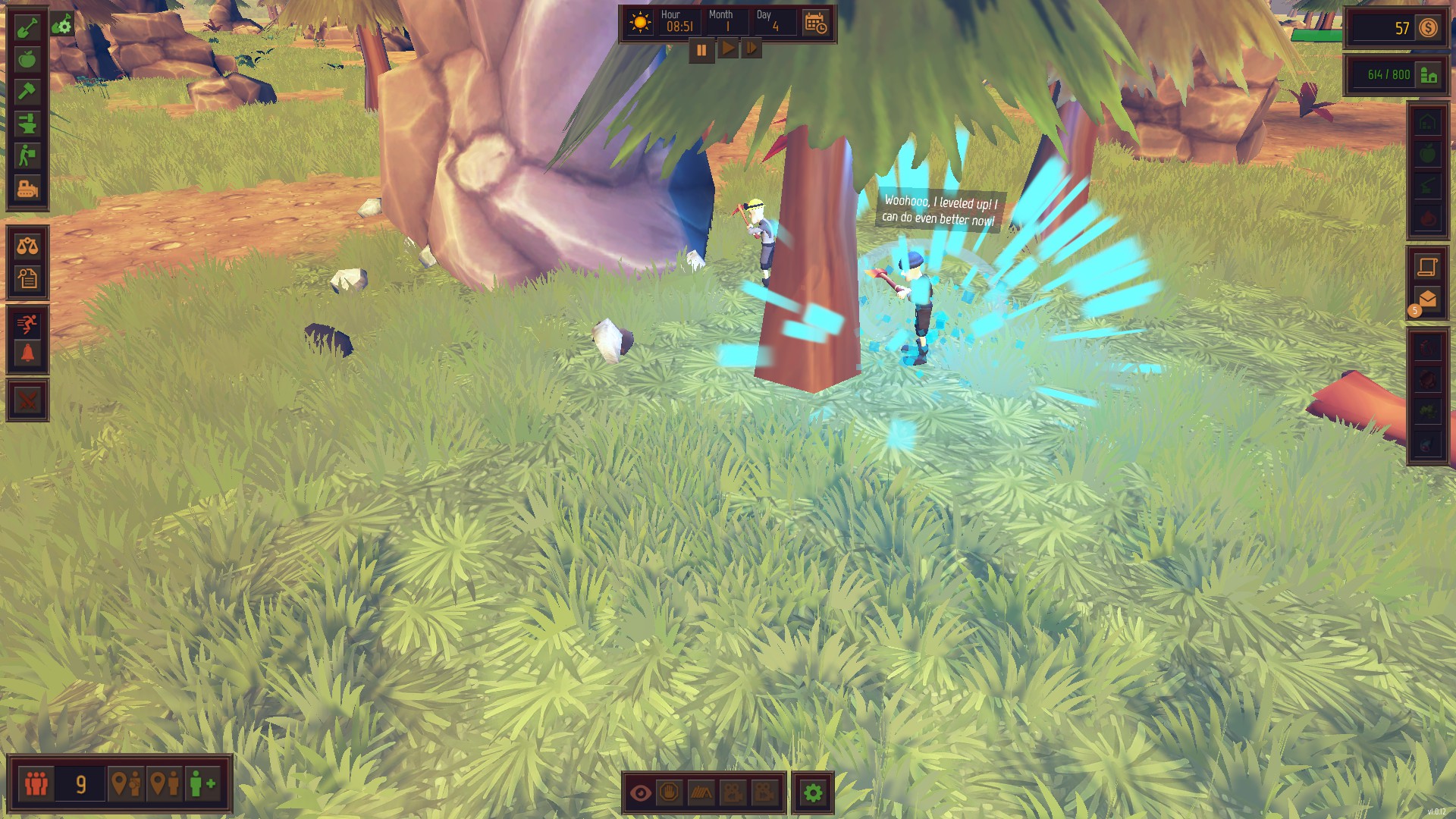Image resolution: width=1456 pixels, height=819 pixels.
Task: Open the document with magnifier report
Action: click(x=27, y=278)
